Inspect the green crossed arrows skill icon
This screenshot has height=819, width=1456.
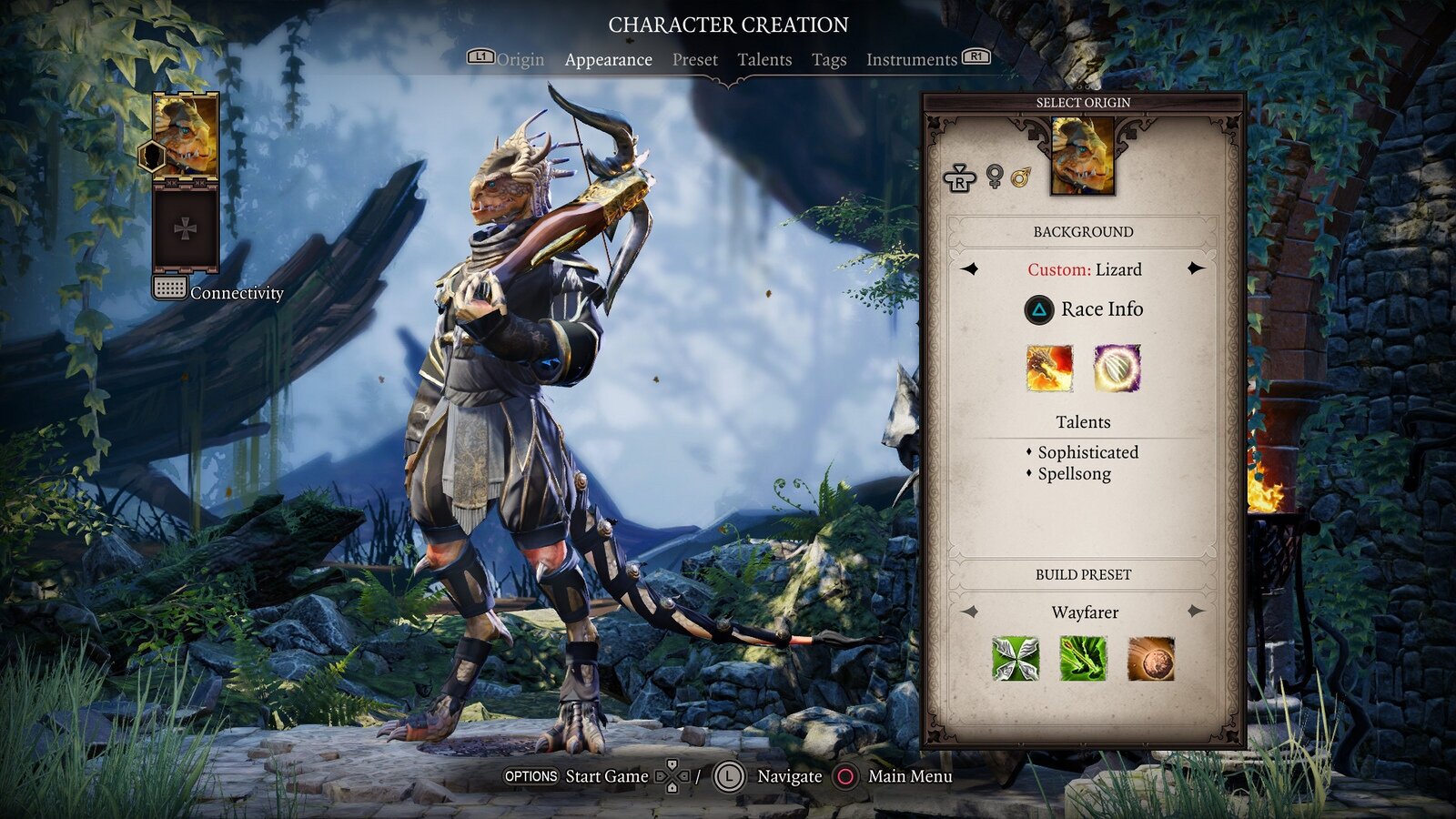[1016, 659]
